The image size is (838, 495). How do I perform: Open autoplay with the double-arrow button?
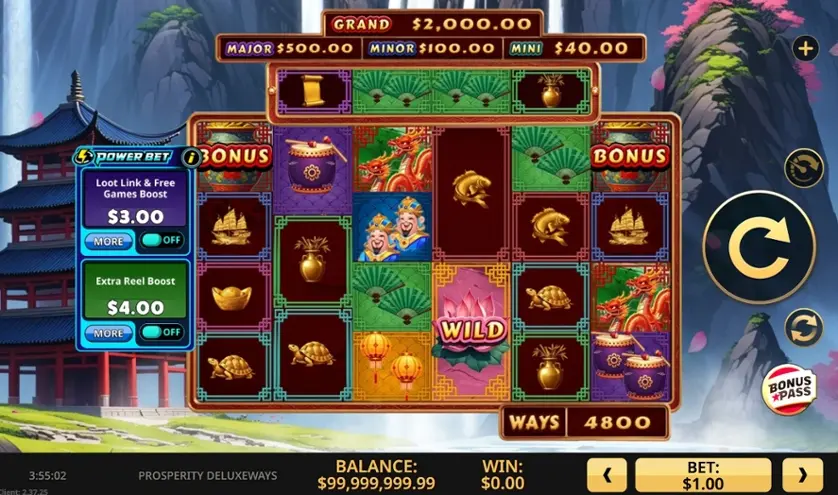pos(803,327)
